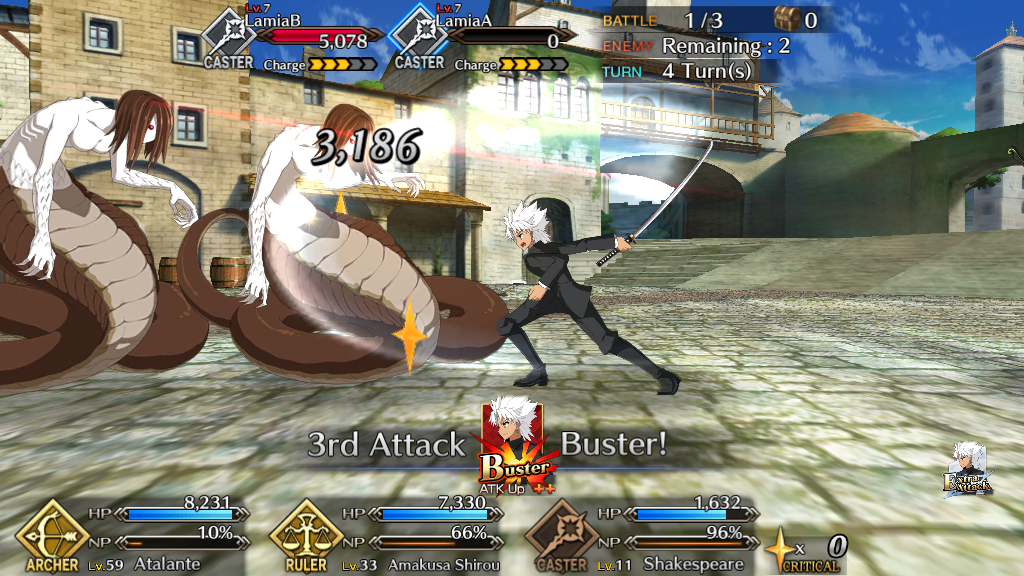Target the LamiaA enemy nameplate
Image resolution: width=1024 pixels, height=576 pixels.
478,38
